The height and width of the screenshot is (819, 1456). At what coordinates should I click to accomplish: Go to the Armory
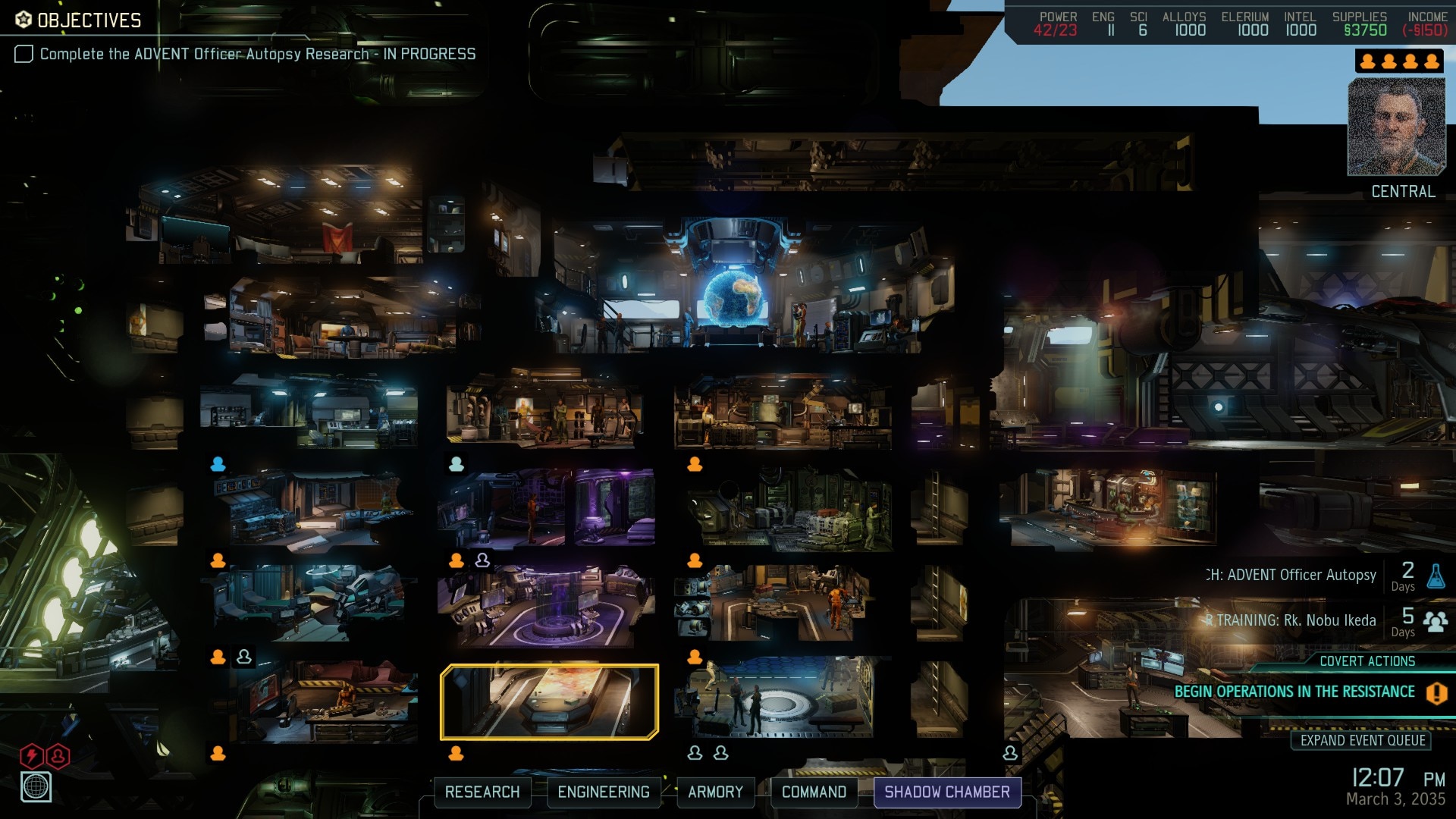(x=715, y=792)
